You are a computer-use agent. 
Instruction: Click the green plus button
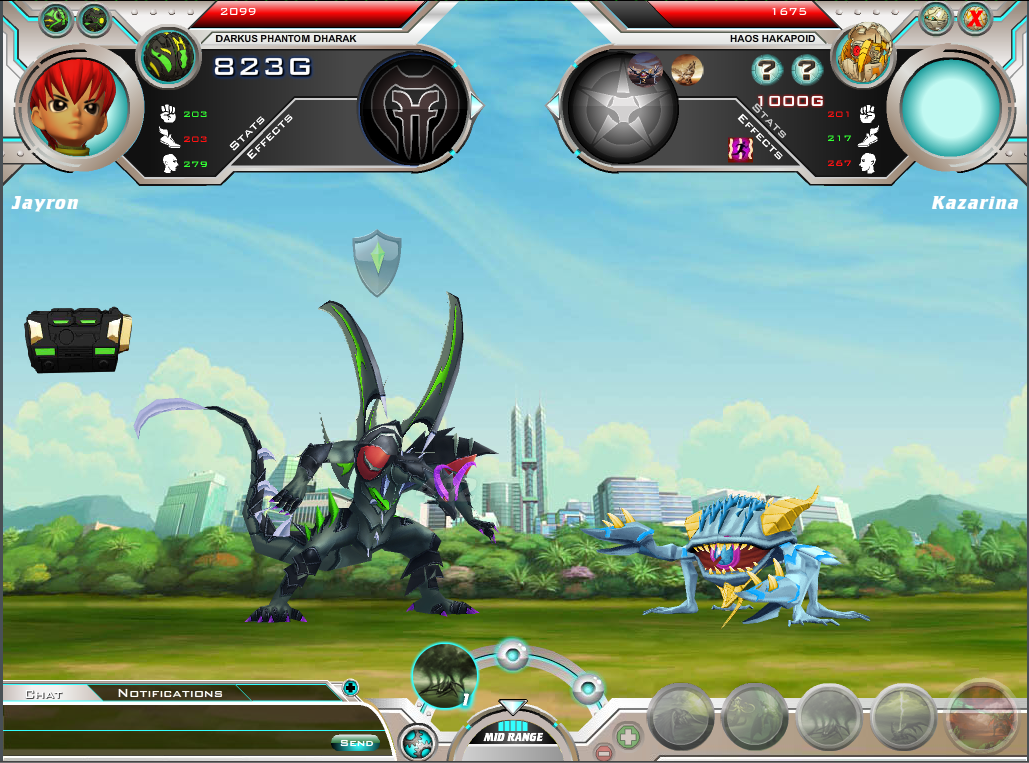(628, 738)
